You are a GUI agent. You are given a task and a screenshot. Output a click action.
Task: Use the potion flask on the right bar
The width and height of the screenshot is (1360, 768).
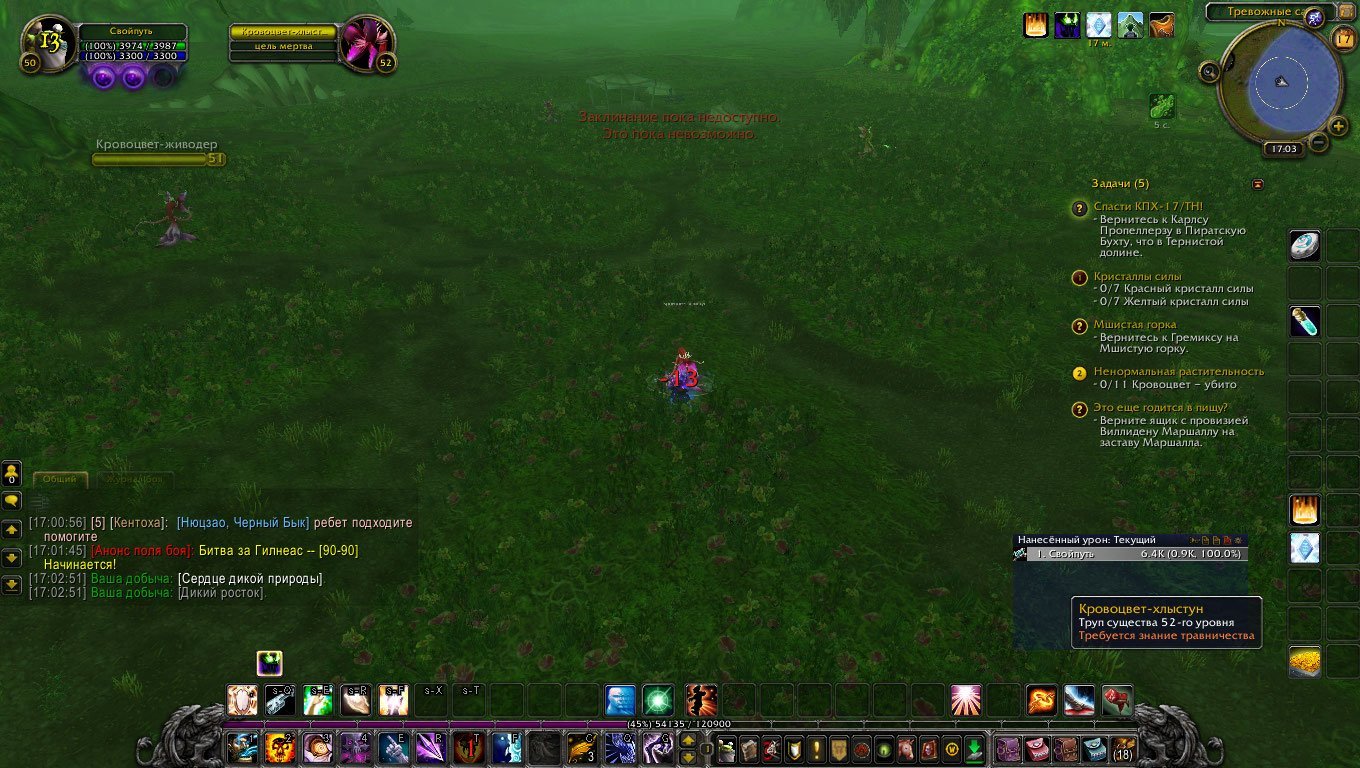click(1304, 322)
